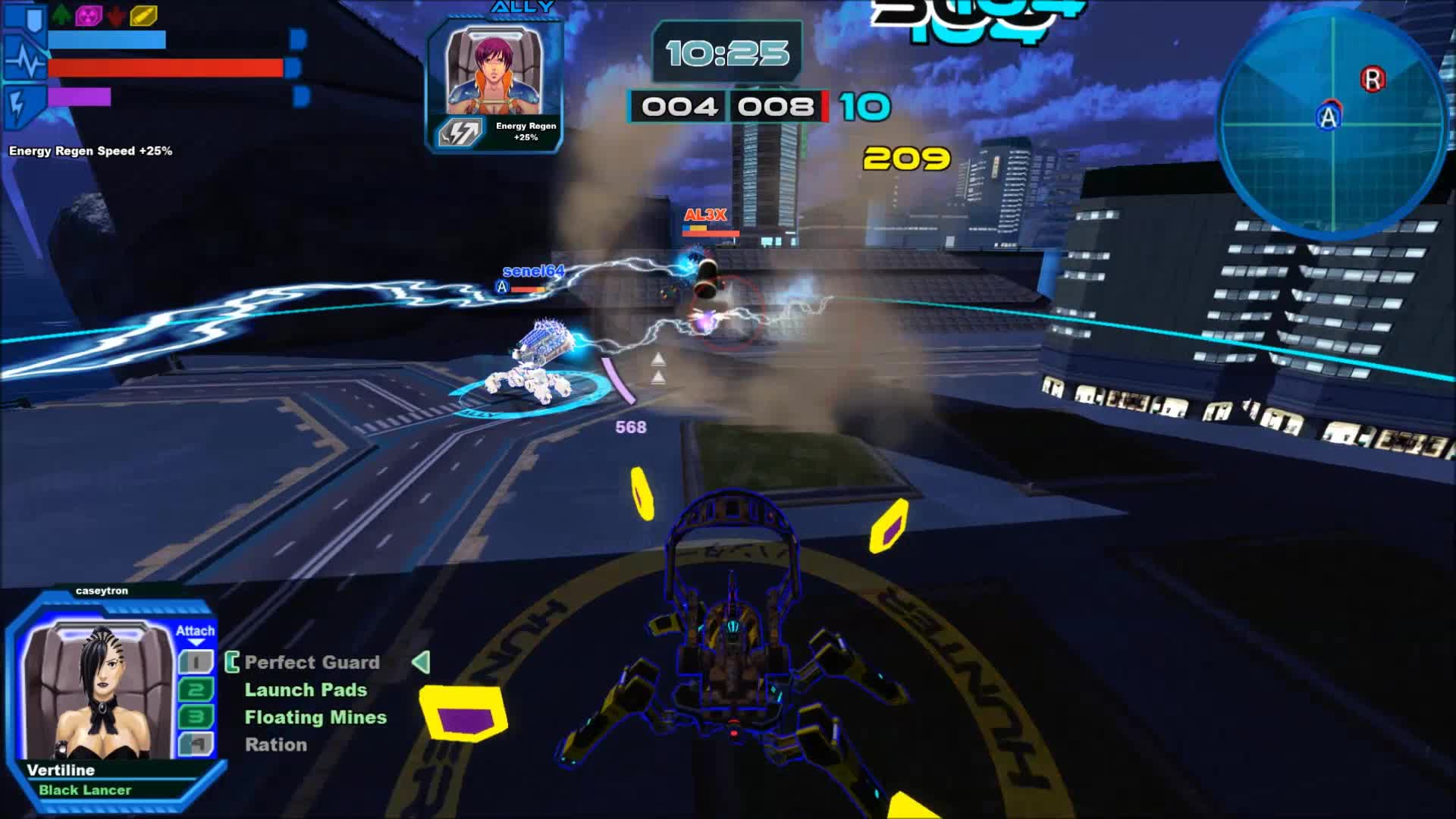Open the circular radar minimap
The height and width of the screenshot is (819, 1456).
(x=1331, y=121)
